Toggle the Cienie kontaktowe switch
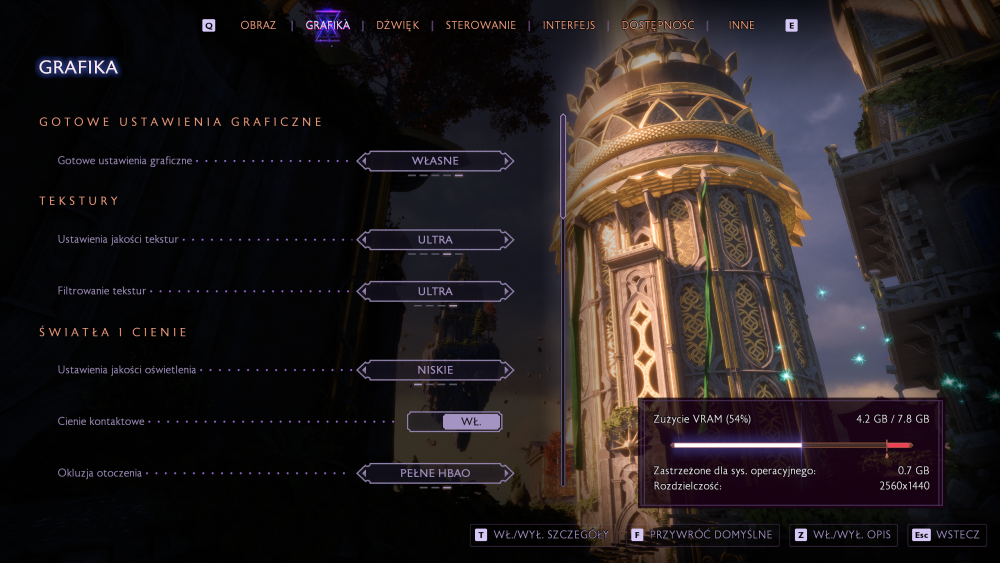The image size is (1000, 563). point(454,422)
